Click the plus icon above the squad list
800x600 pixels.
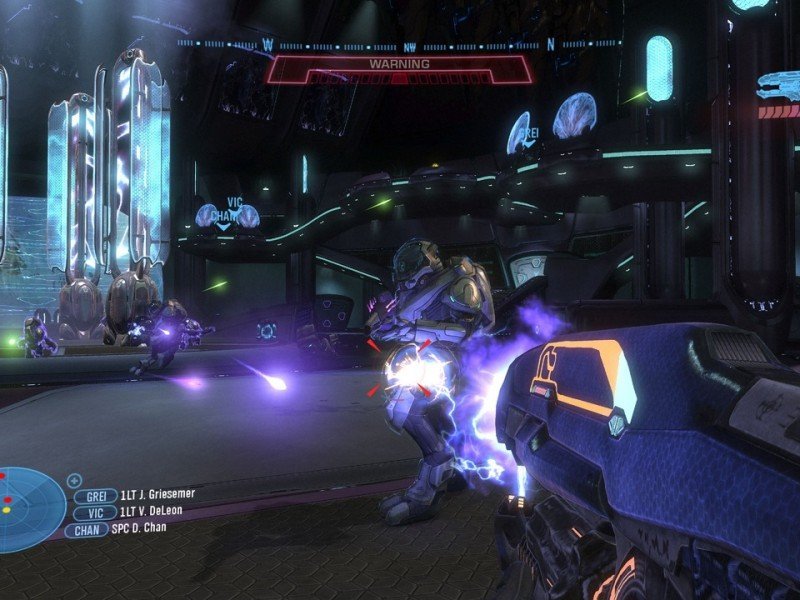(75, 481)
